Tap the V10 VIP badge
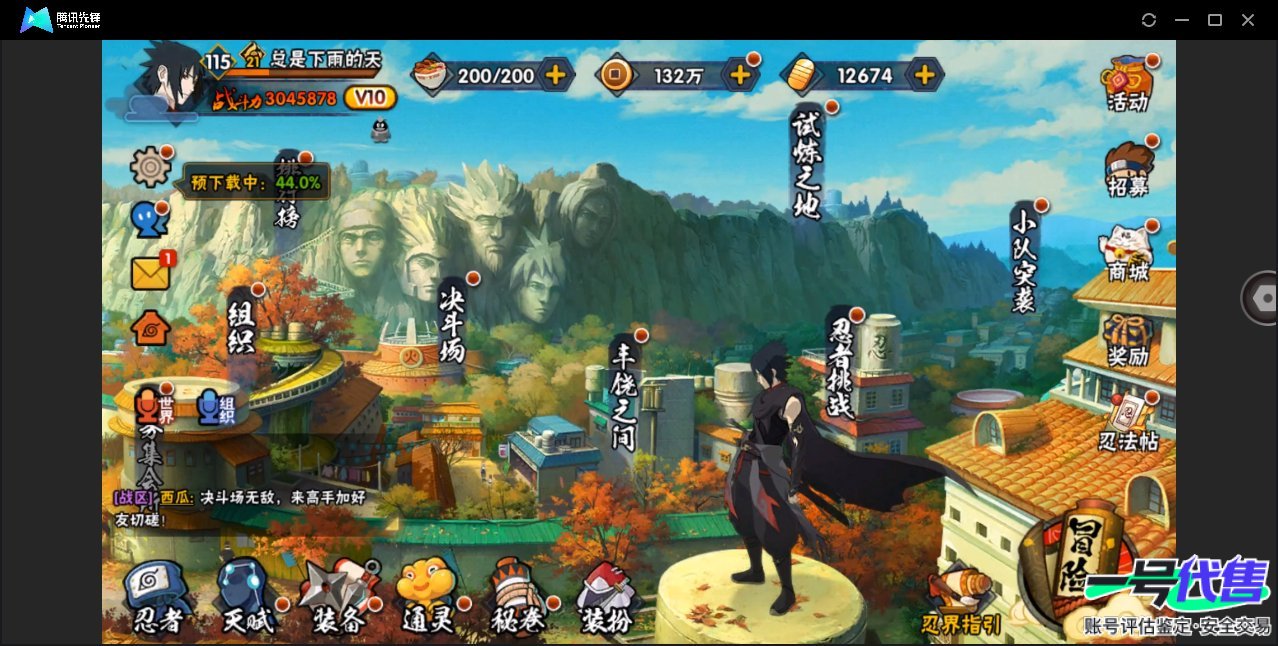 370,98
